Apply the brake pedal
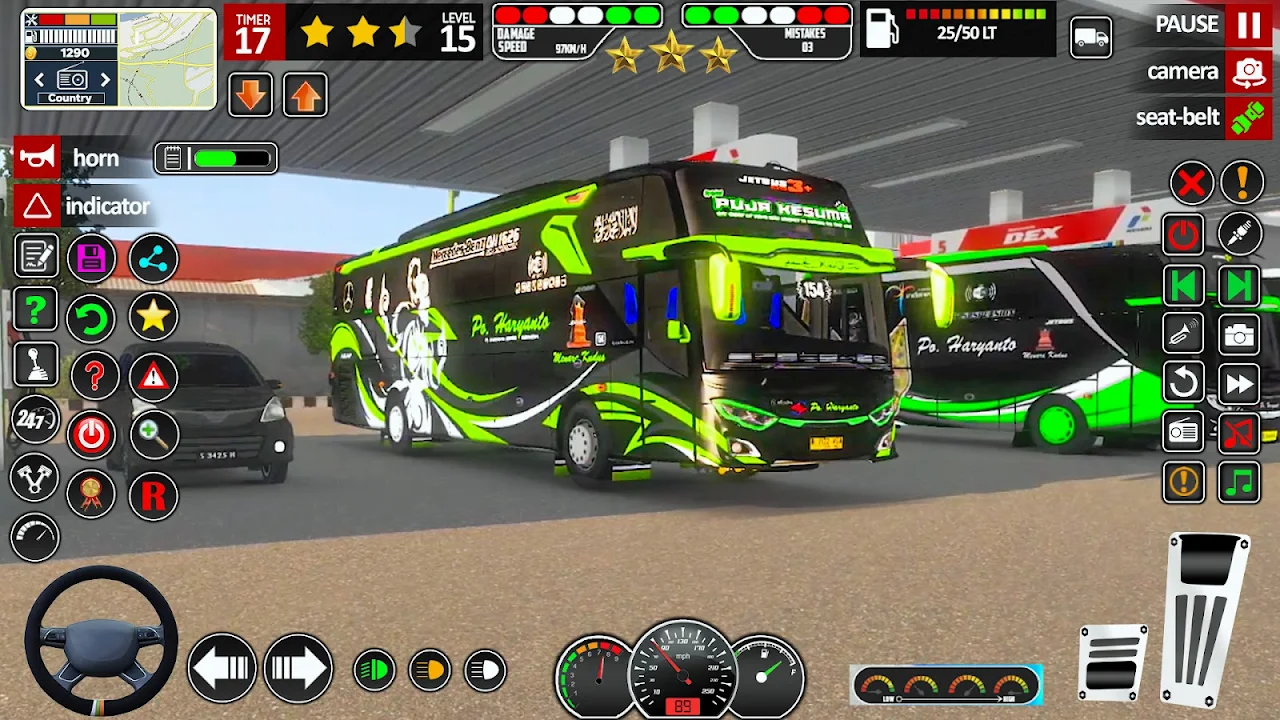The width and height of the screenshot is (1280, 720). (1113, 662)
